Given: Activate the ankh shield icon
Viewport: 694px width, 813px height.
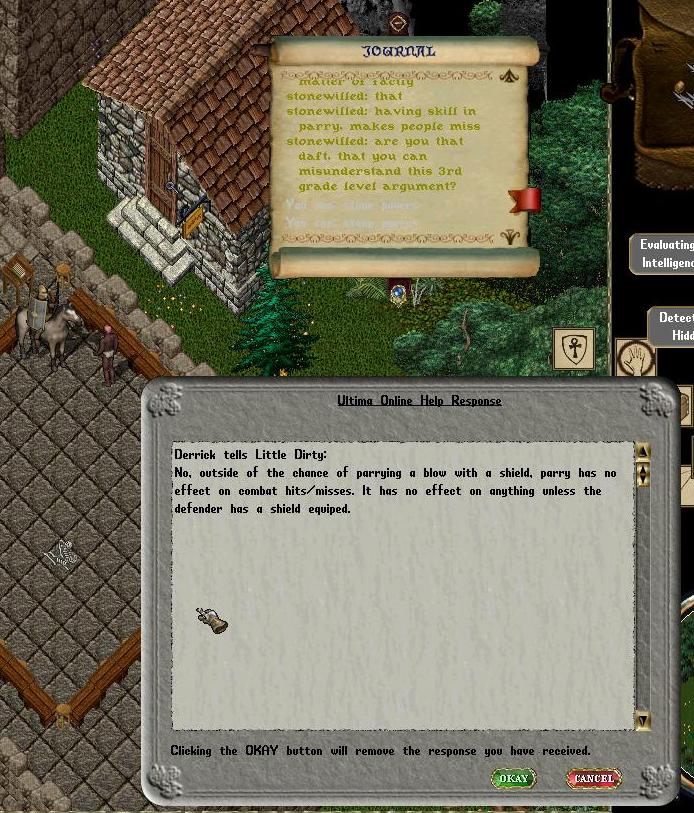Looking at the screenshot, I should [x=574, y=349].
